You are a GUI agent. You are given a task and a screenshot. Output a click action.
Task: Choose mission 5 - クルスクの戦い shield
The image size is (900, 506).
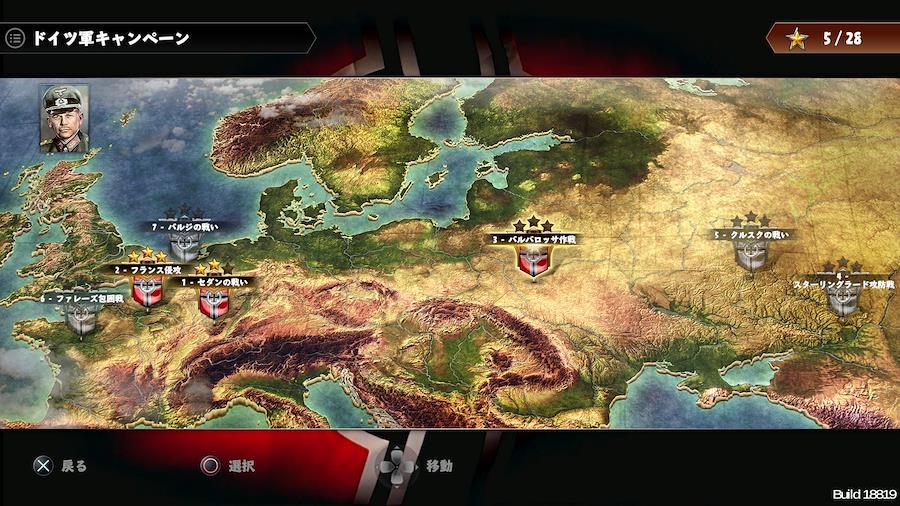[x=750, y=254]
